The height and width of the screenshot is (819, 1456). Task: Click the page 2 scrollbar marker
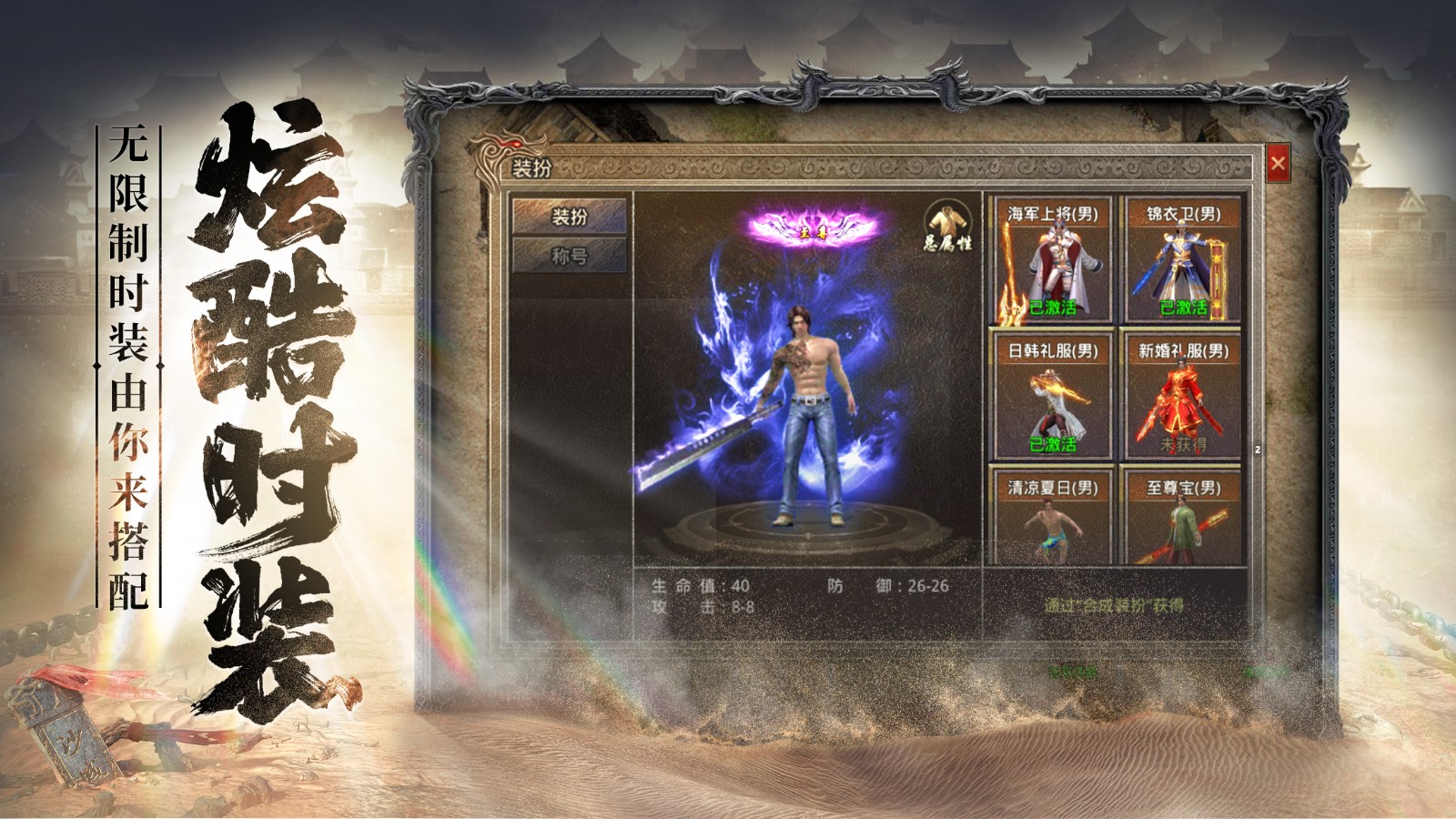(1258, 450)
